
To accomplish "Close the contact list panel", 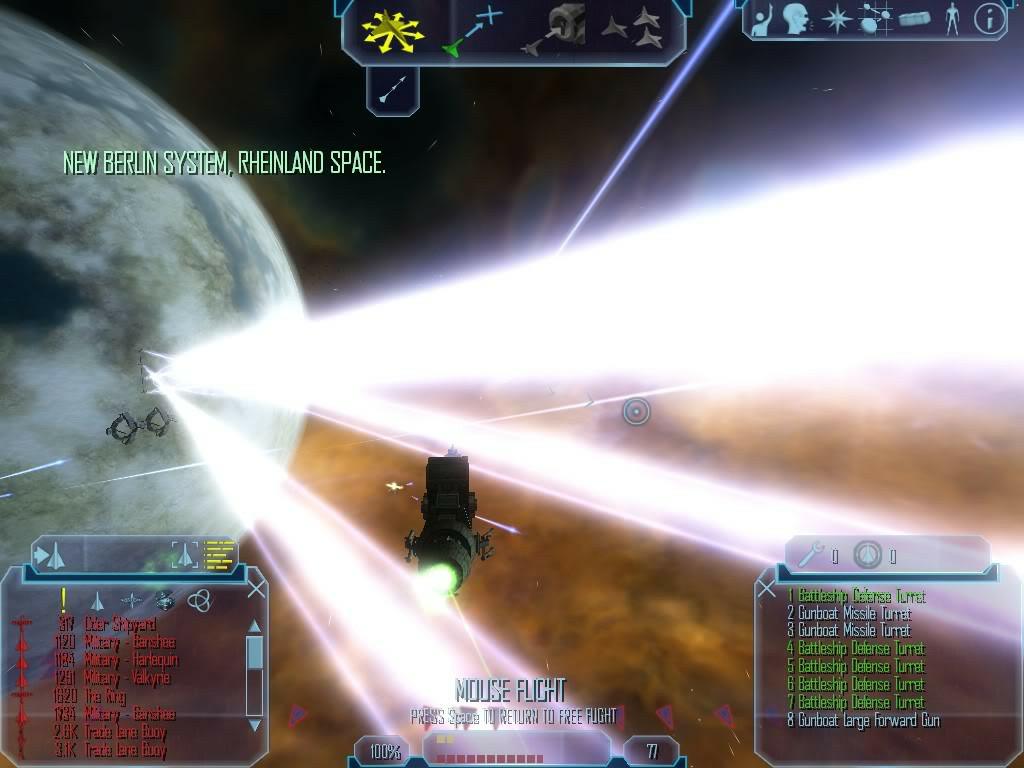I will pos(256,589).
